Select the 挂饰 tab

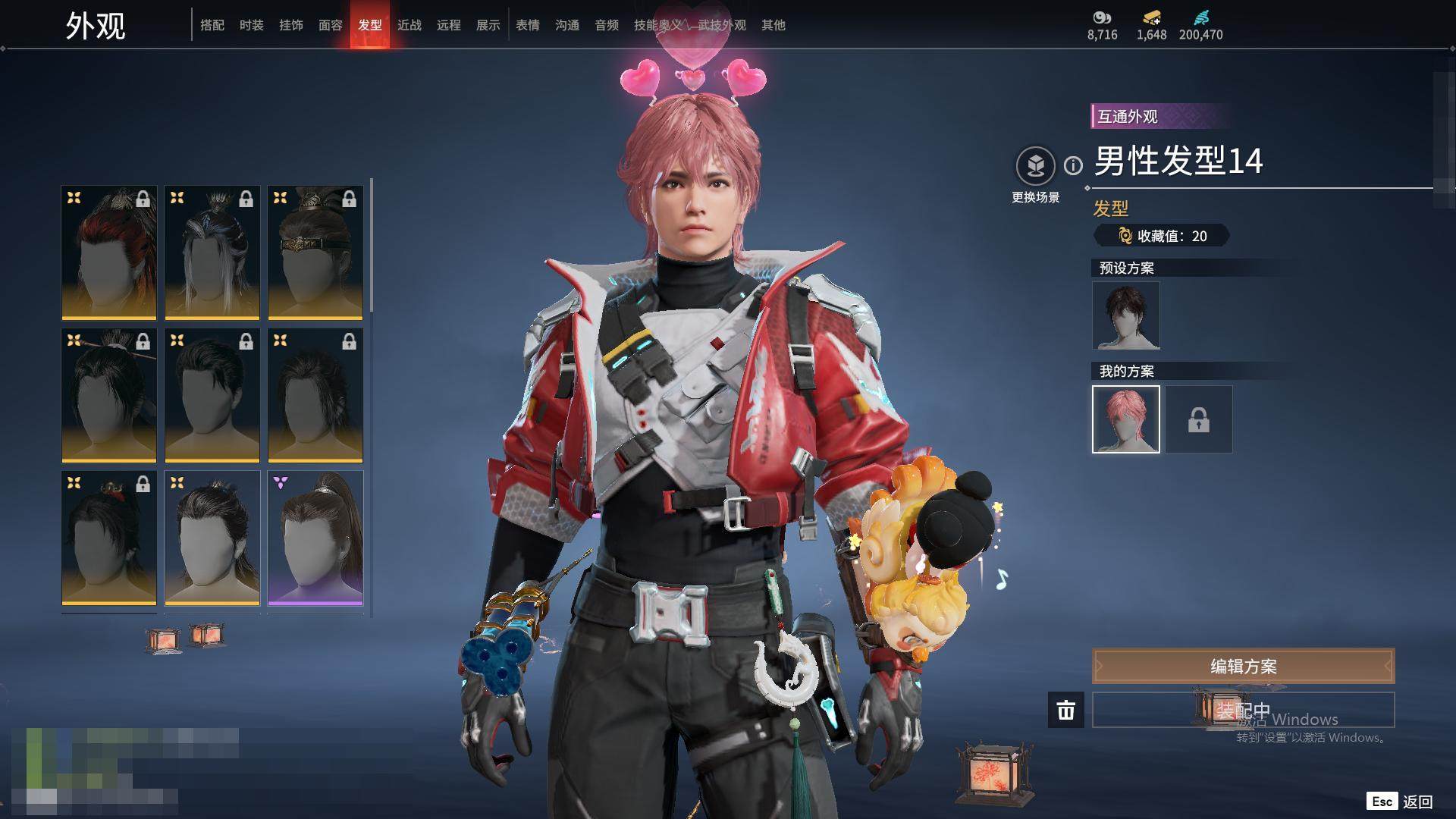[x=291, y=25]
